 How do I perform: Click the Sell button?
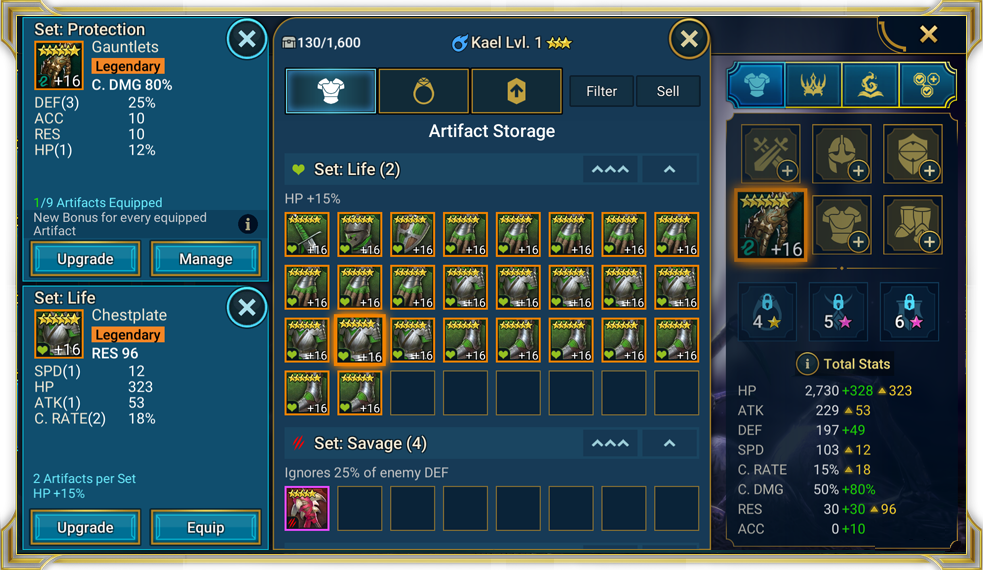point(668,91)
